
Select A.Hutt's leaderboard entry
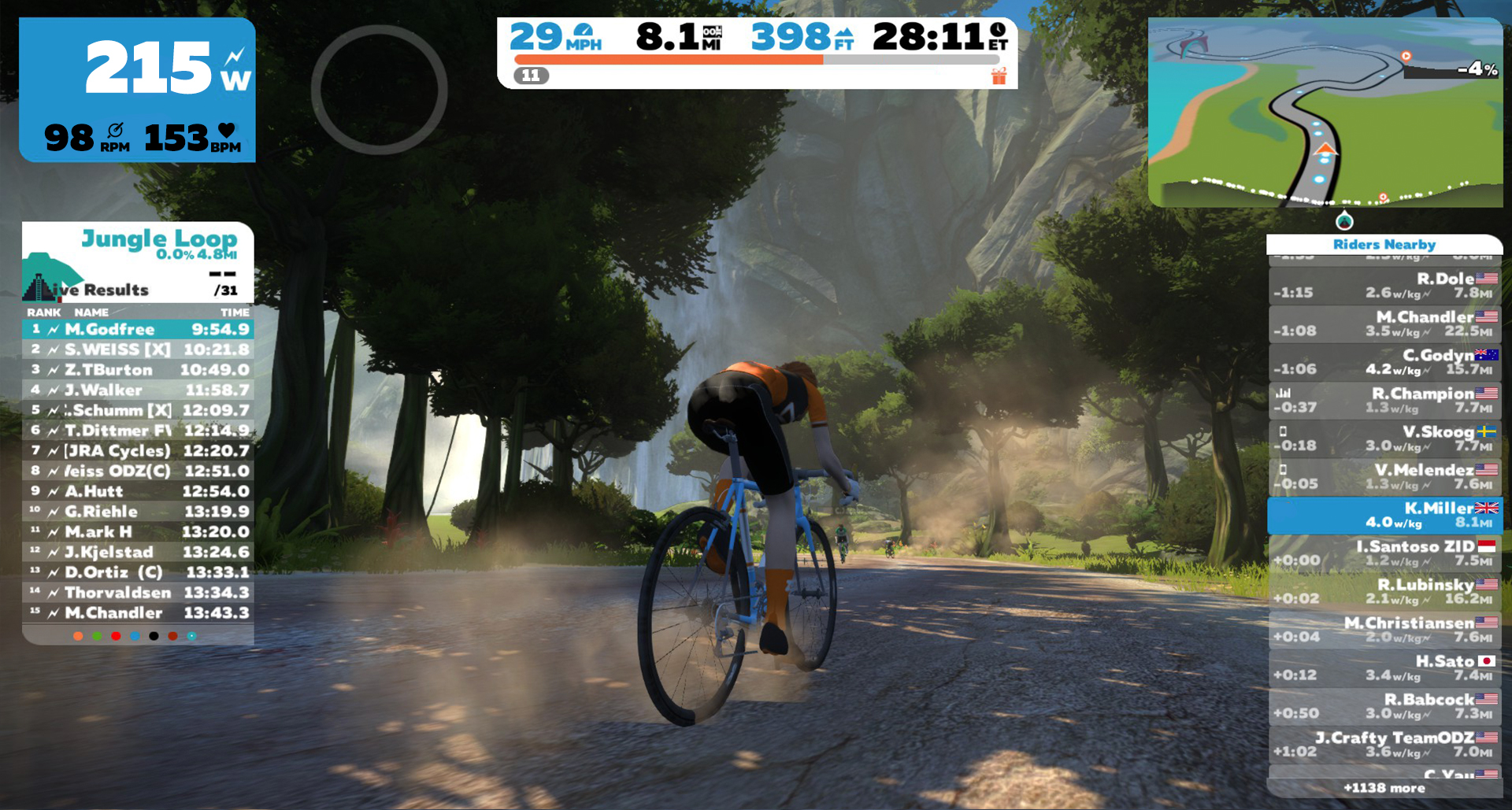pos(138,491)
